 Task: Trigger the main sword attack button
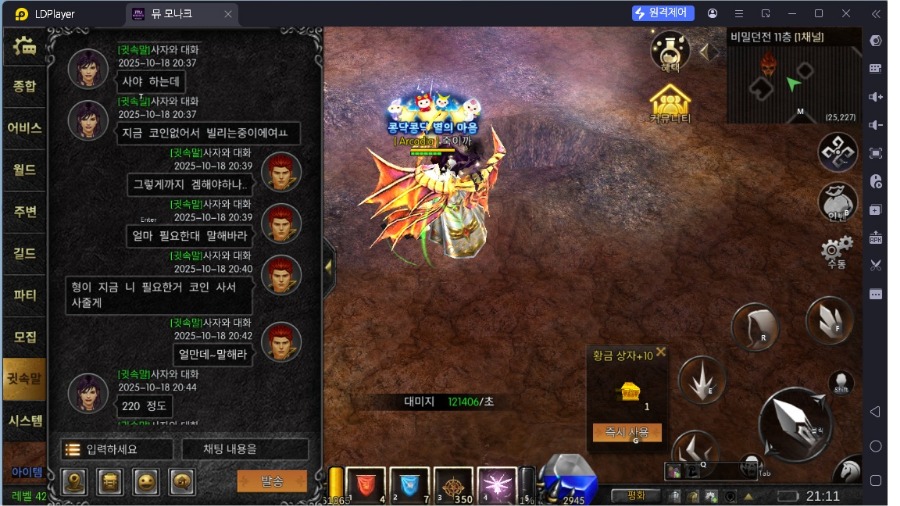point(795,423)
